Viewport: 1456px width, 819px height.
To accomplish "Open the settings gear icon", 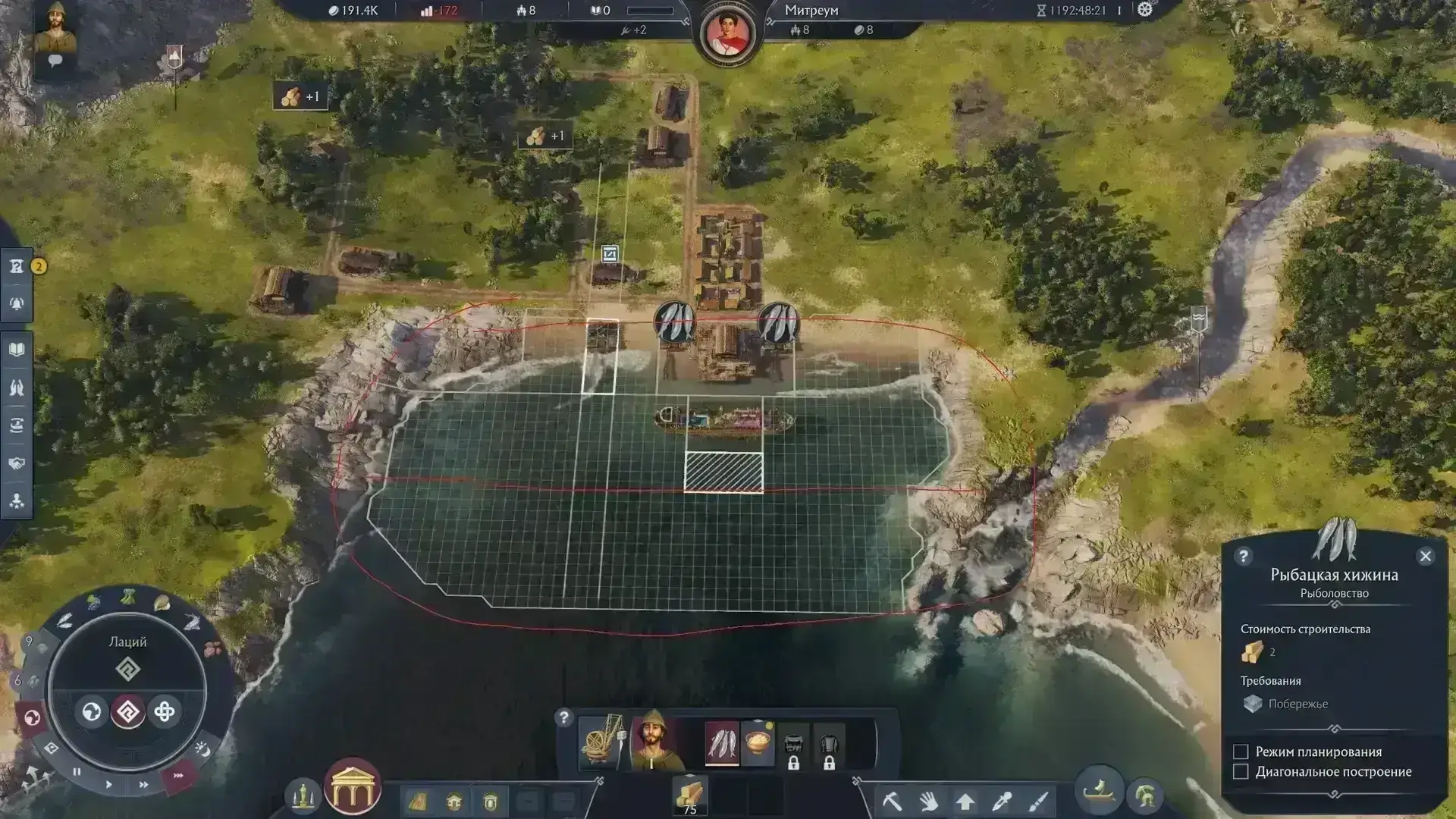I will pyautogui.click(x=1144, y=10).
